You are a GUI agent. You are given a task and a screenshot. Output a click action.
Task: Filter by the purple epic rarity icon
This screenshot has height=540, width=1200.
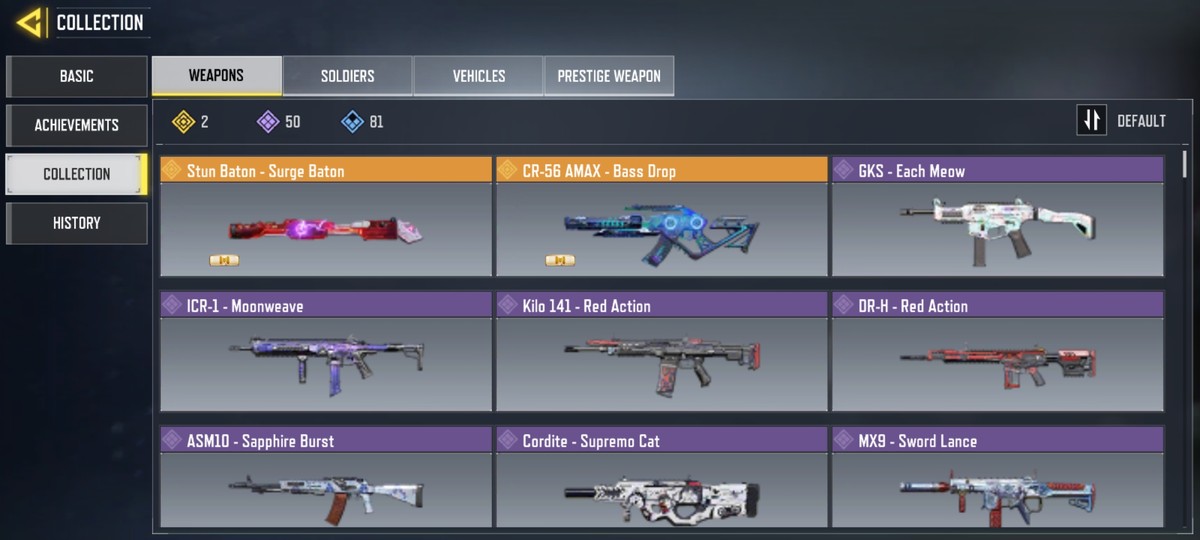268,122
